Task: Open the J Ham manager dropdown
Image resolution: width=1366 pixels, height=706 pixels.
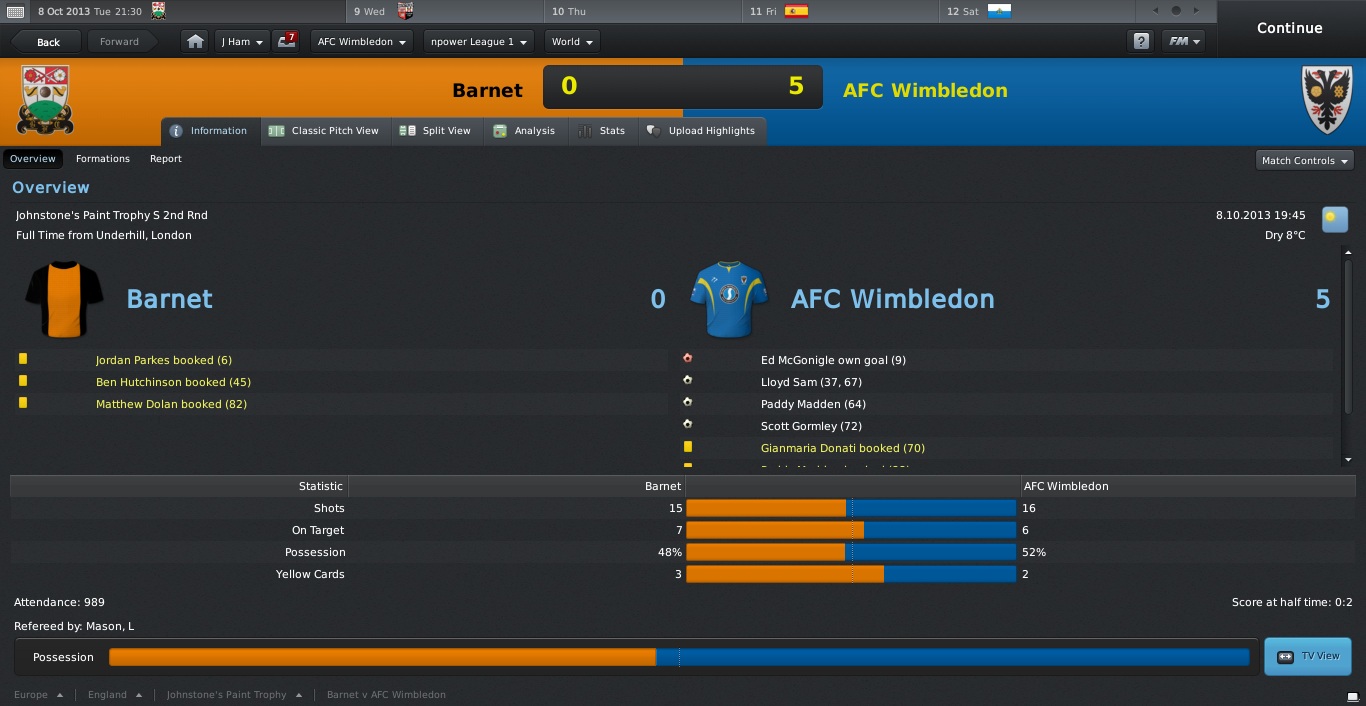Action: [x=242, y=42]
